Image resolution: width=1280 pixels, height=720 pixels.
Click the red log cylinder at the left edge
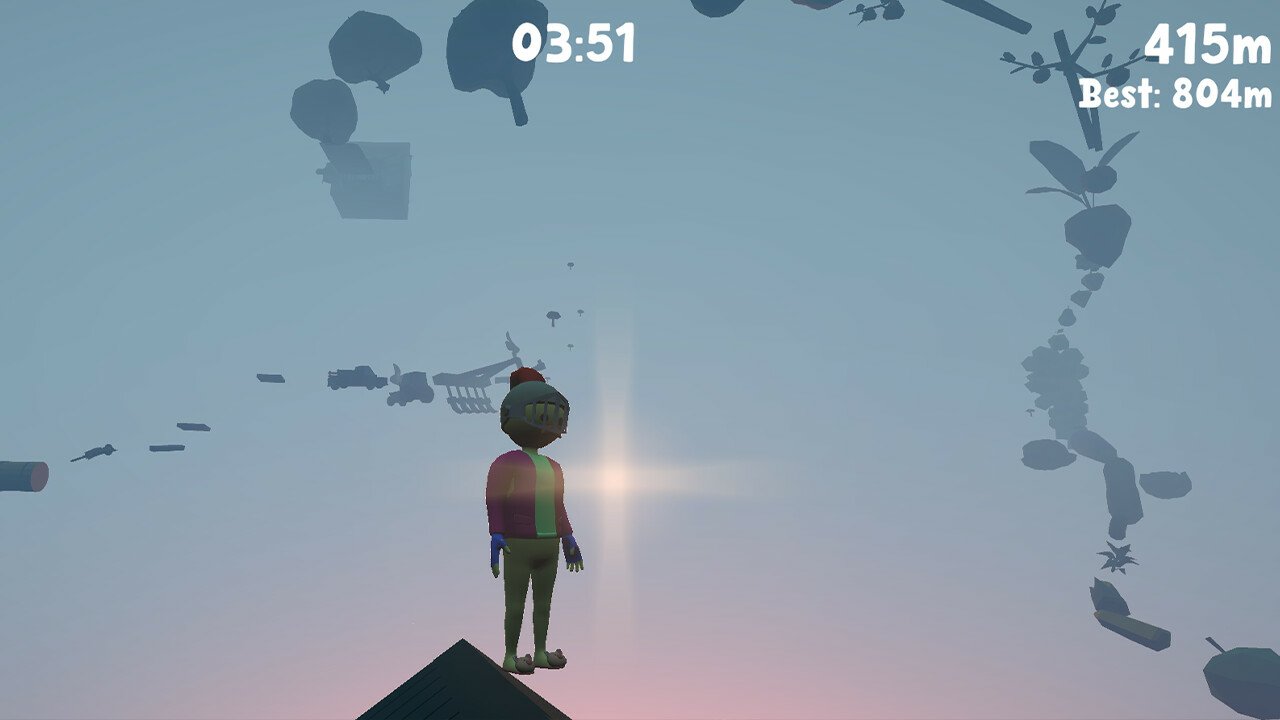tap(30, 475)
